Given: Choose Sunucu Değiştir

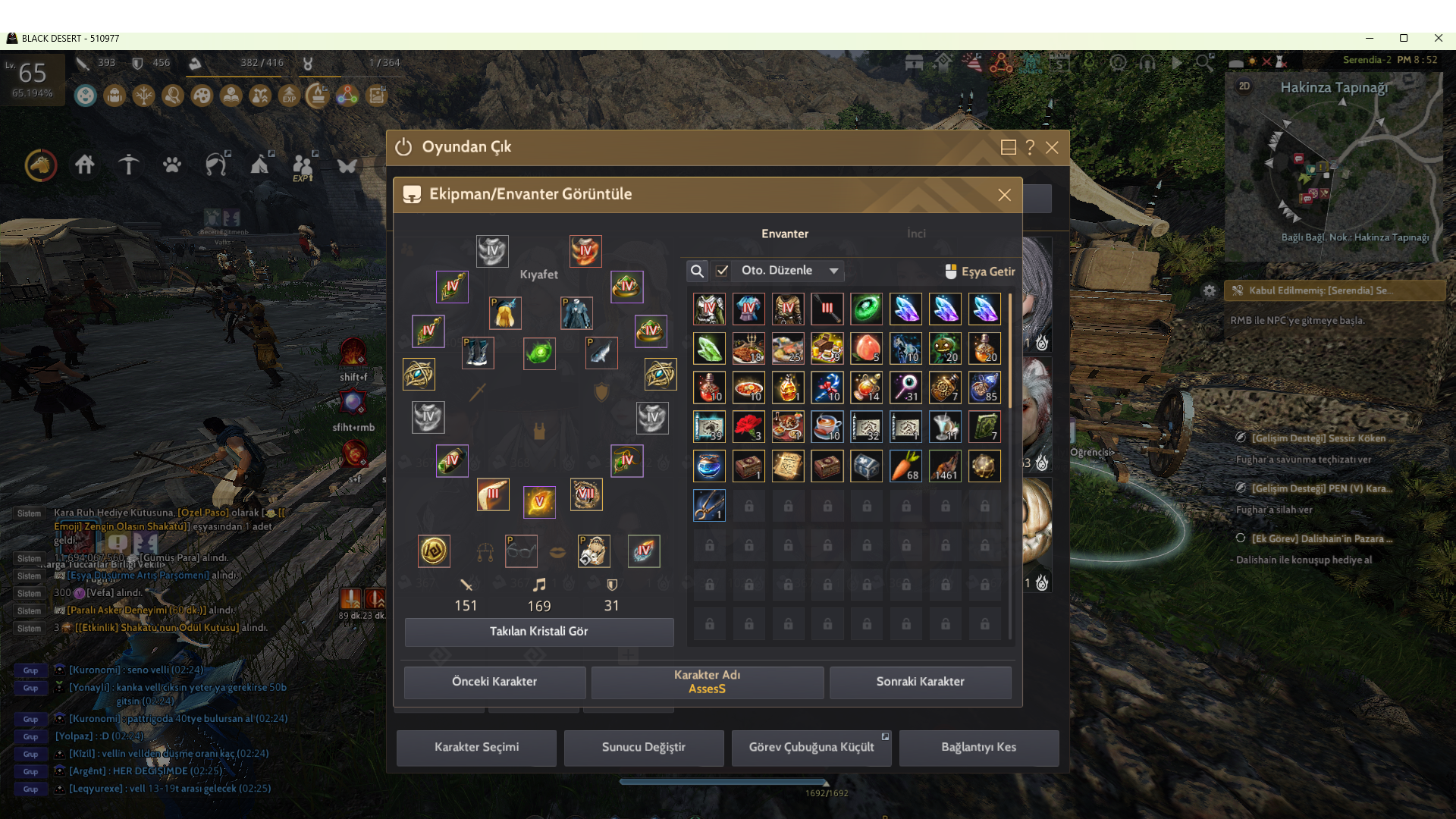Looking at the screenshot, I should click(643, 748).
